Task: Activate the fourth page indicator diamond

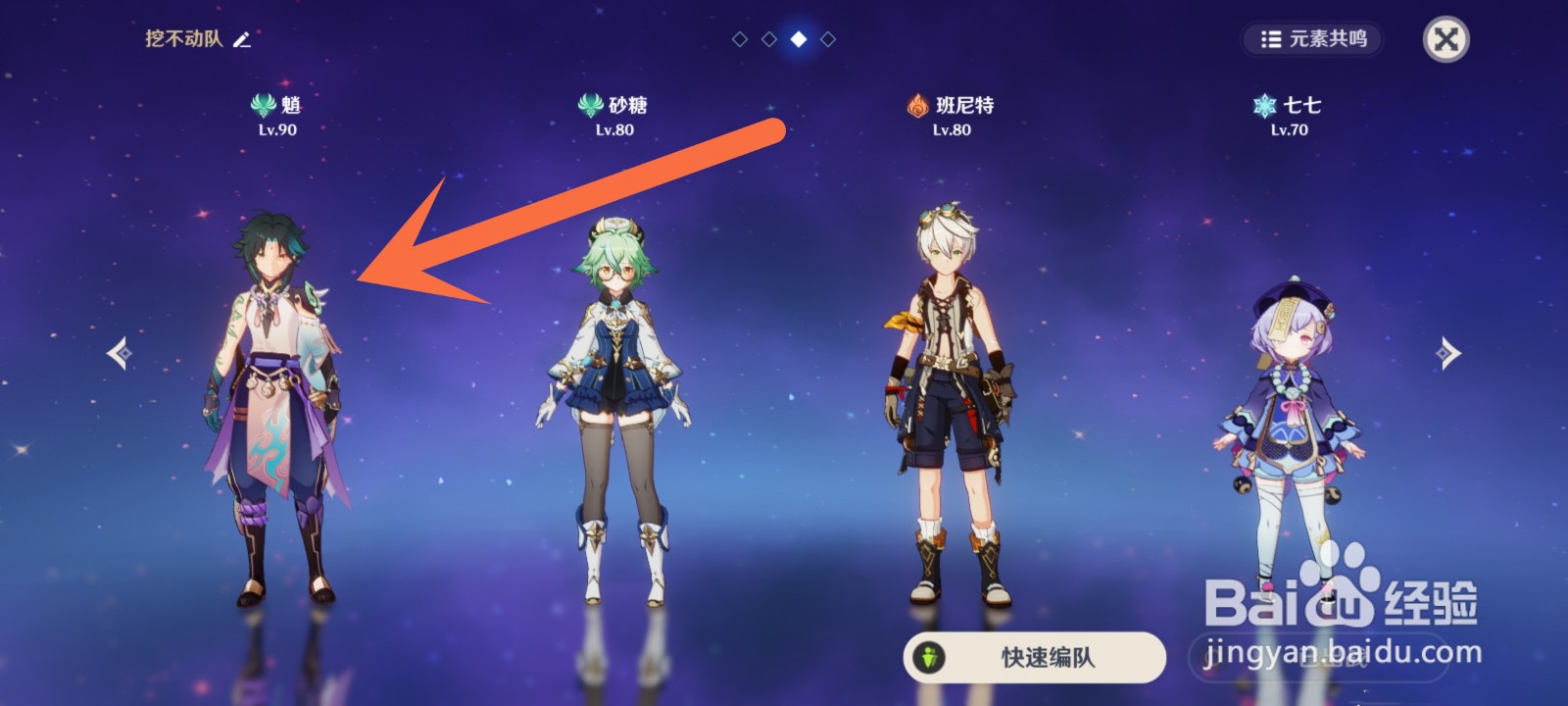Action: click(x=828, y=40)
